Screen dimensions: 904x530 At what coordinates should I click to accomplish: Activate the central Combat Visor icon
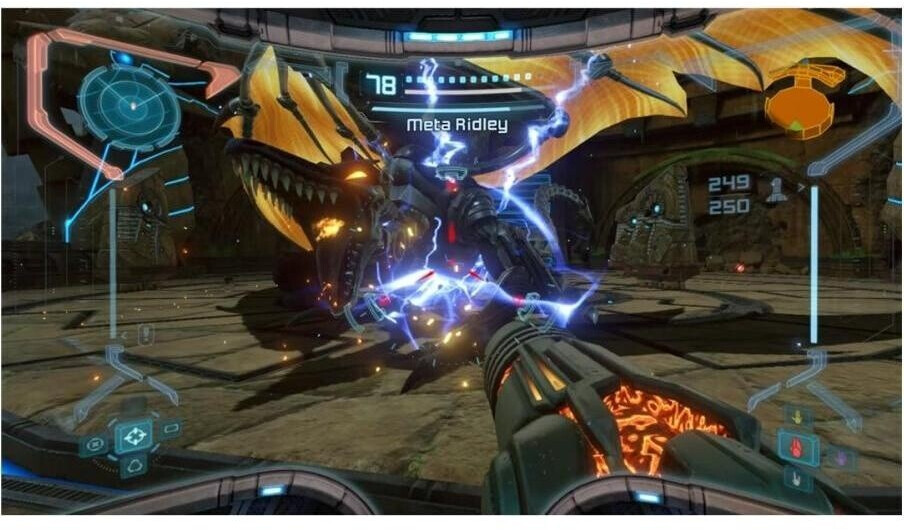click(x=133, y=436)
